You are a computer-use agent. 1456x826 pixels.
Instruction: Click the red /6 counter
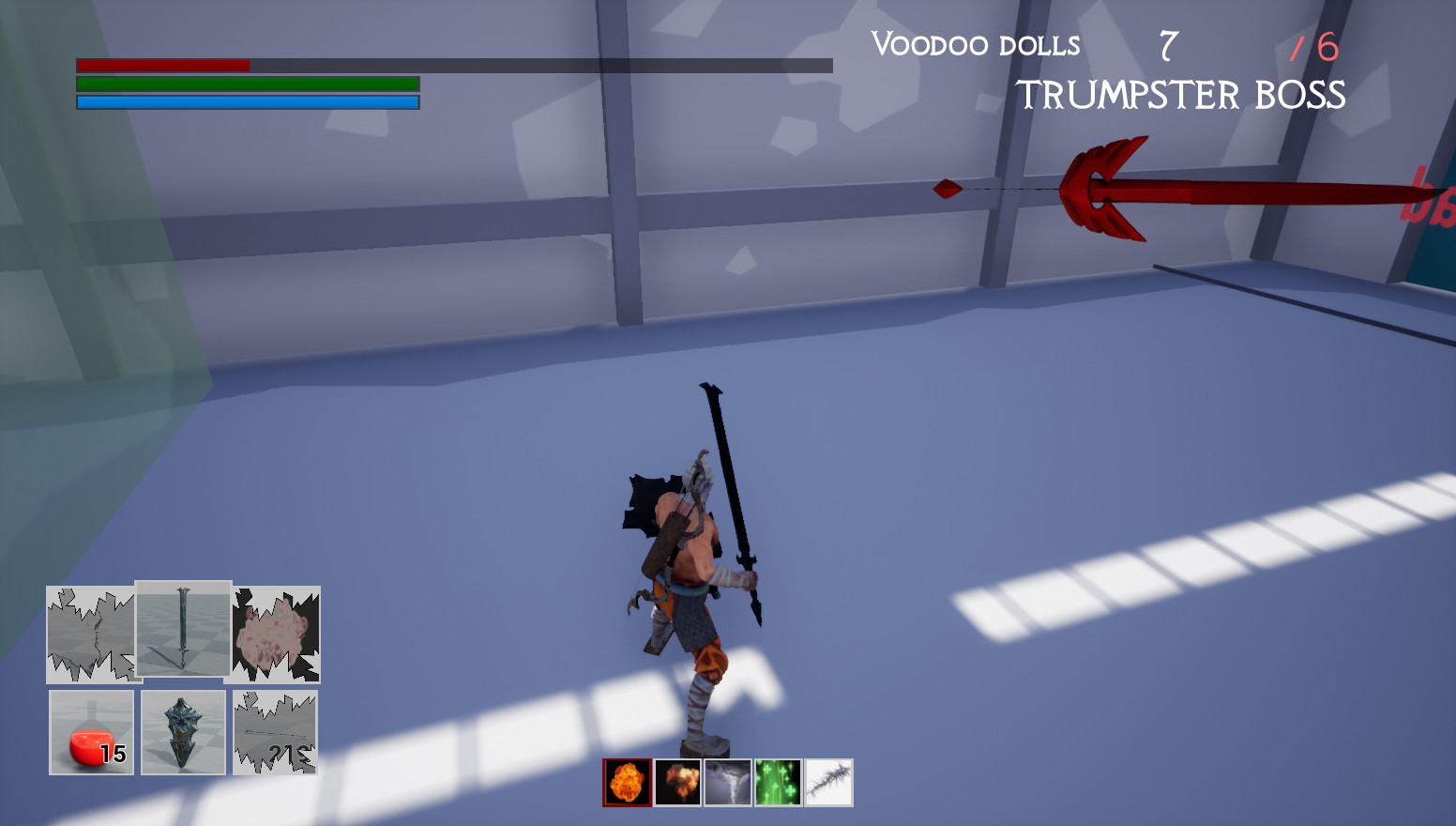point(1312,45)
